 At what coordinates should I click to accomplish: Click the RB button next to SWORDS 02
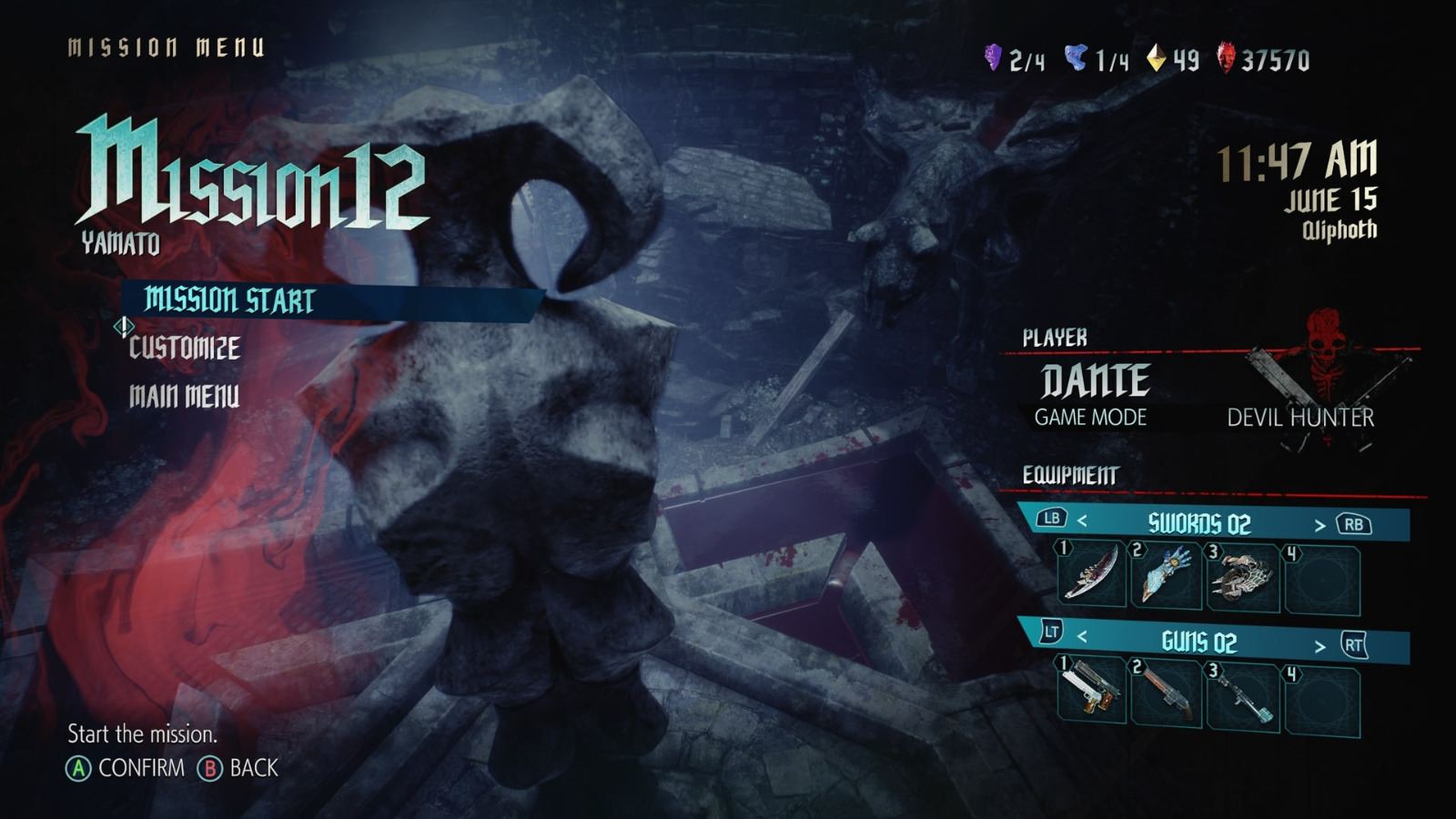[x=1355, y=523]
